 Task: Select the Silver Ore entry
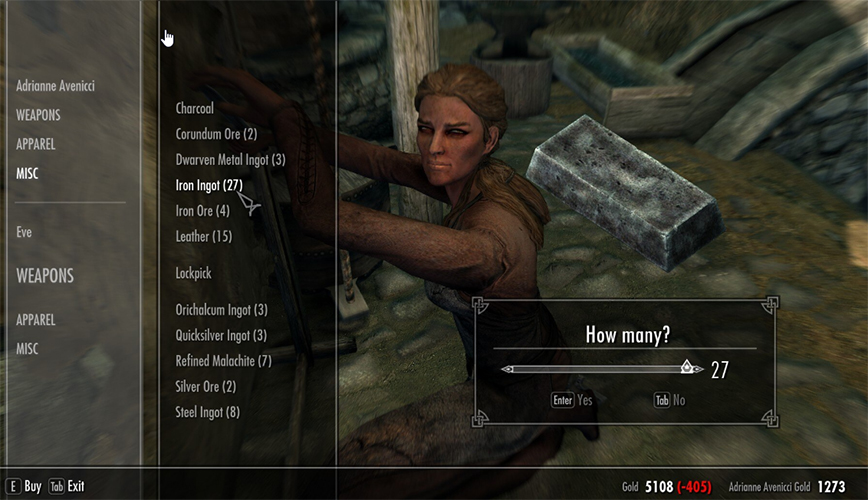[x=205, y=387]
